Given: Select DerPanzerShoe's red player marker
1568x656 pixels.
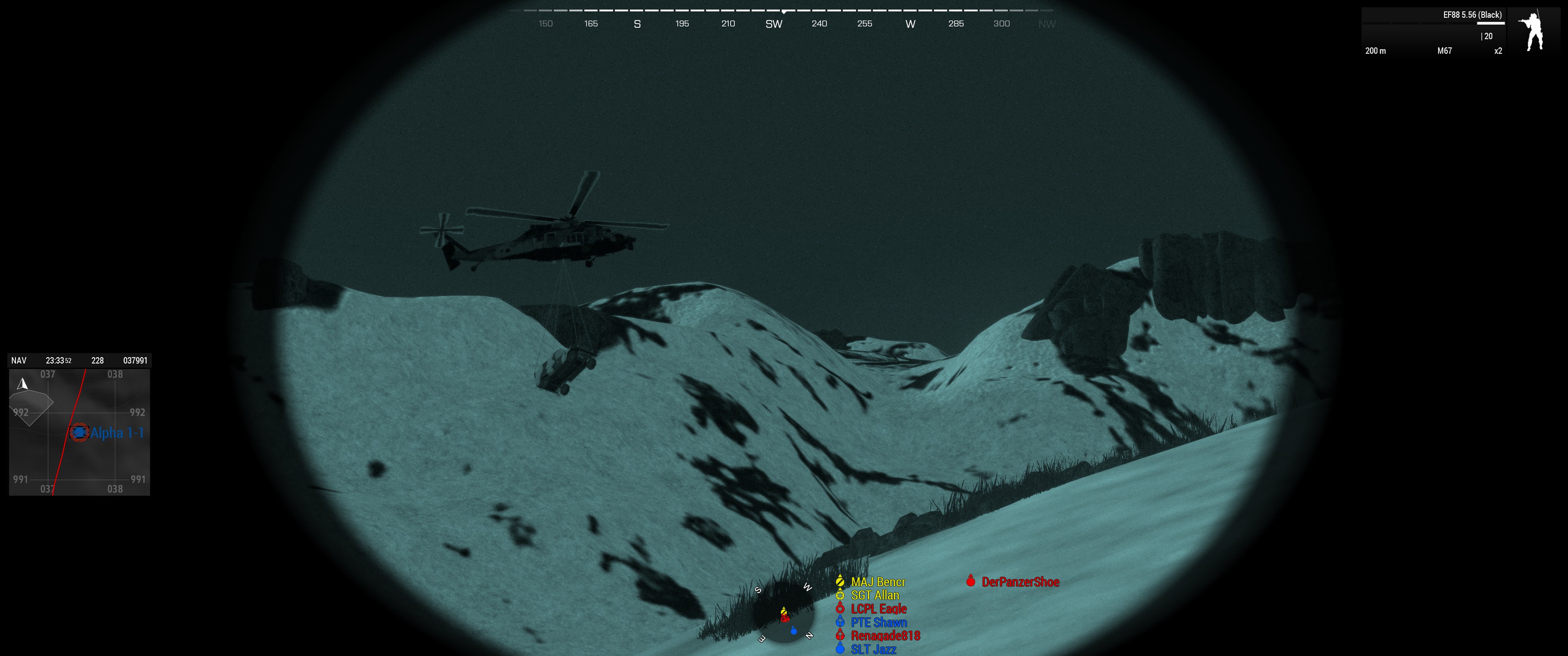Looking at the screenshot, I should coord(972,581).
